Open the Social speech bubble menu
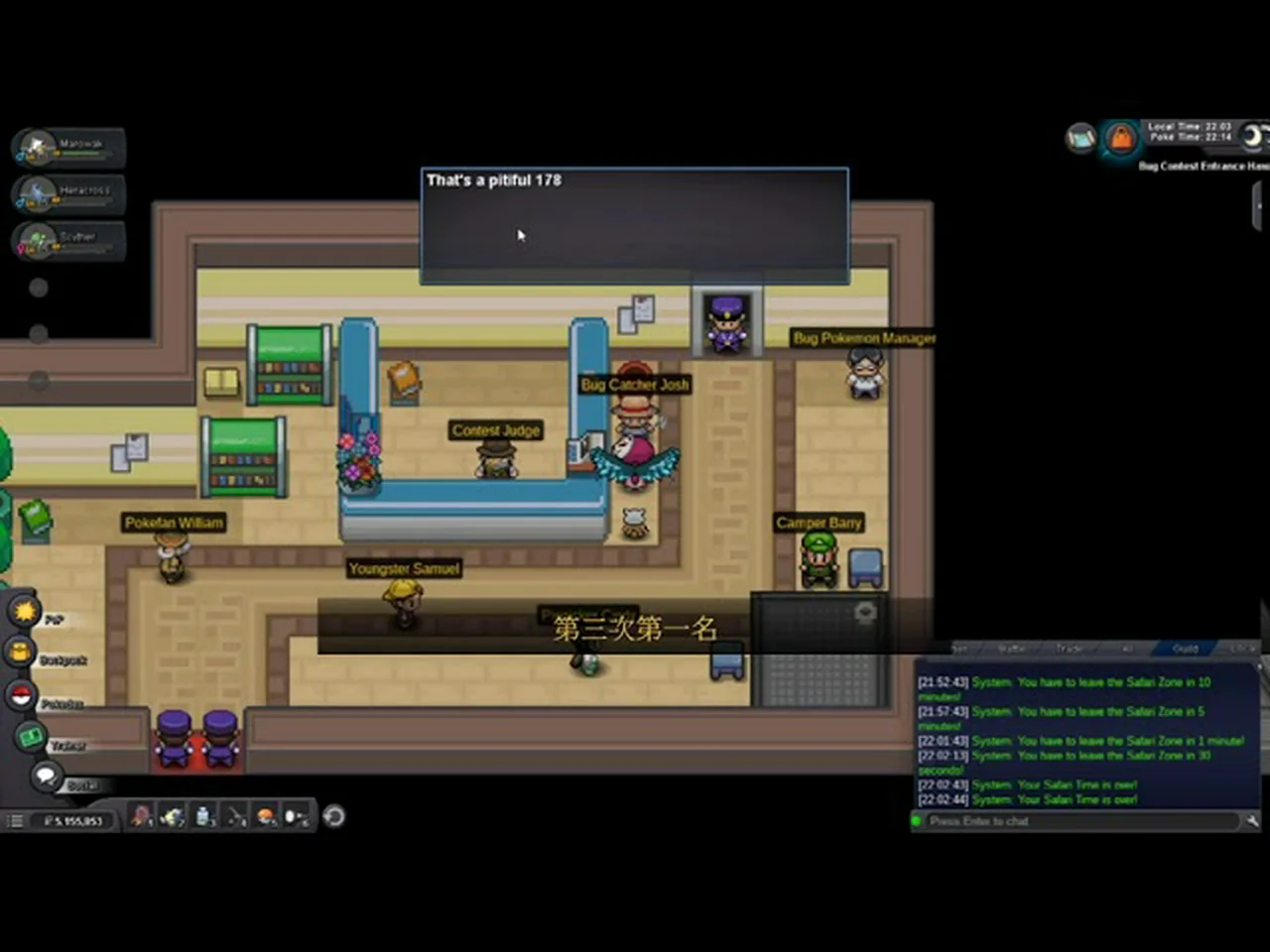This screenshot has width=1270, height=952. pos(45,776)
